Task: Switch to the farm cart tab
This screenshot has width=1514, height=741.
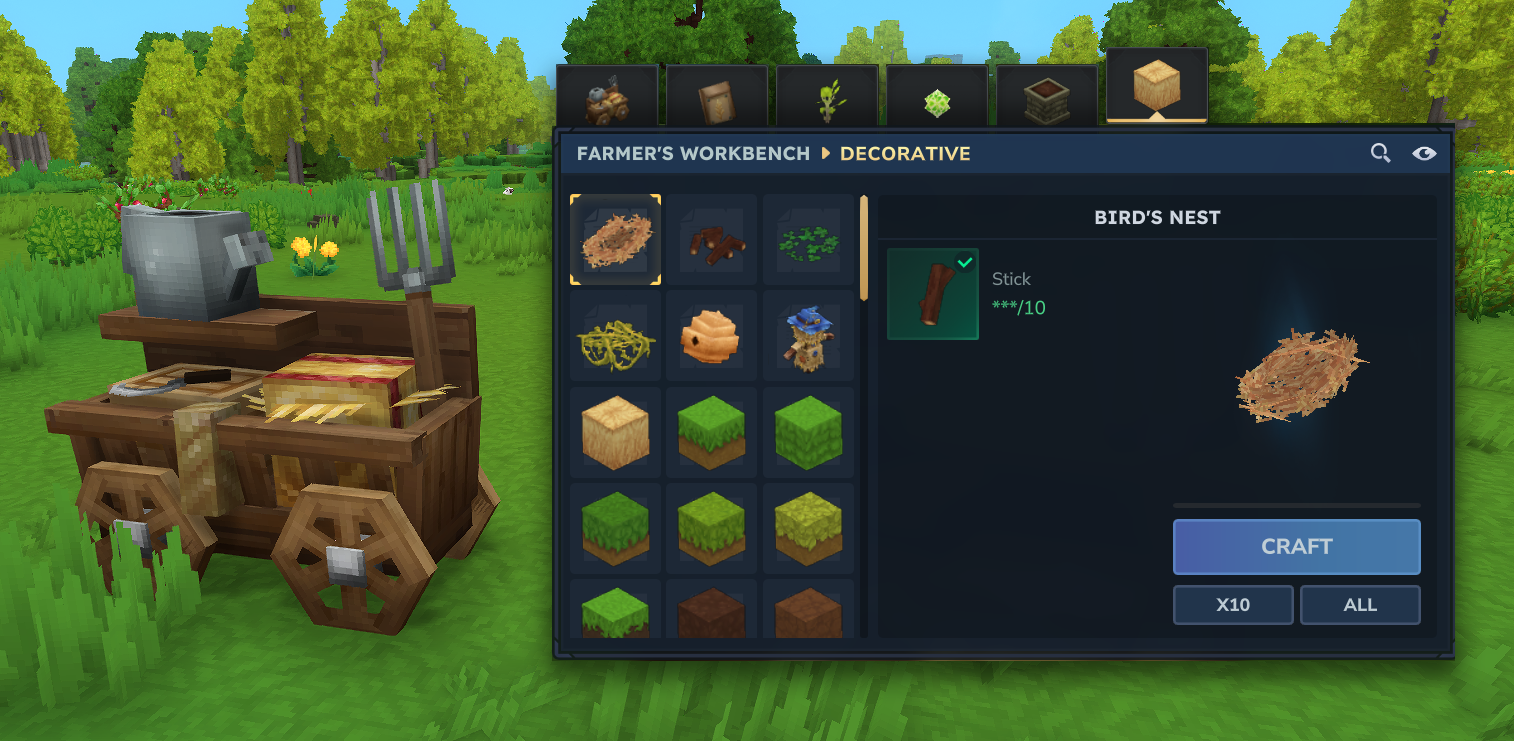Action: [x=607, y=97]
